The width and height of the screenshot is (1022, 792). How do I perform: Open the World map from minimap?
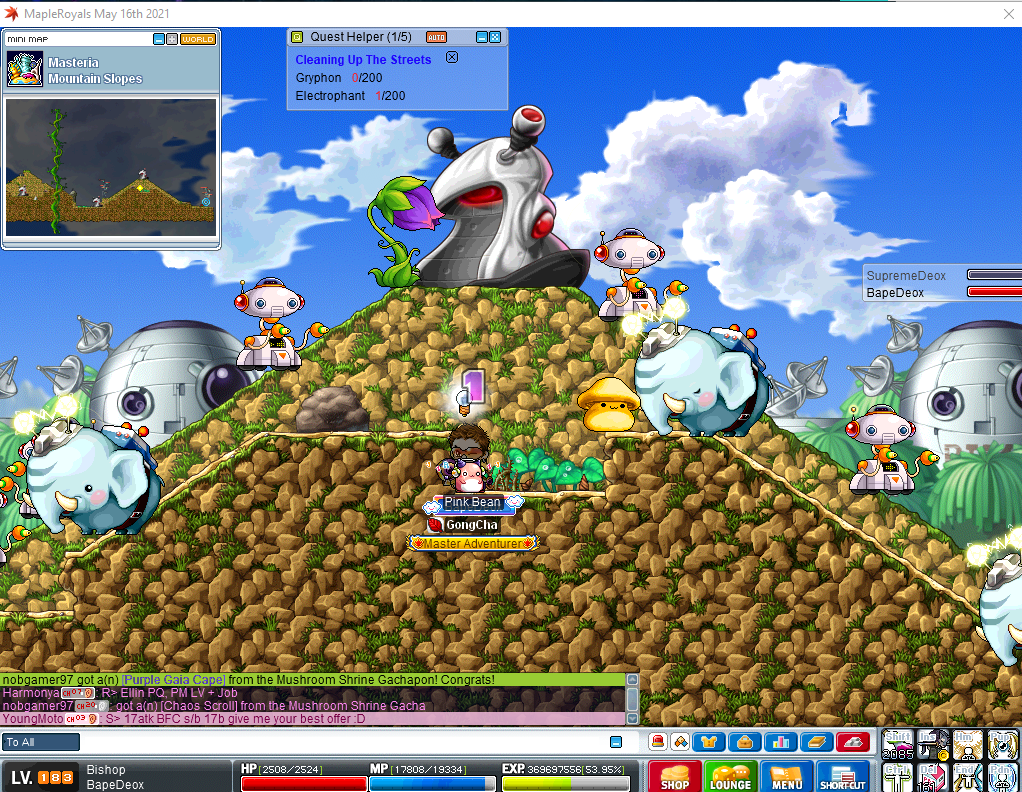click(198, 39)
